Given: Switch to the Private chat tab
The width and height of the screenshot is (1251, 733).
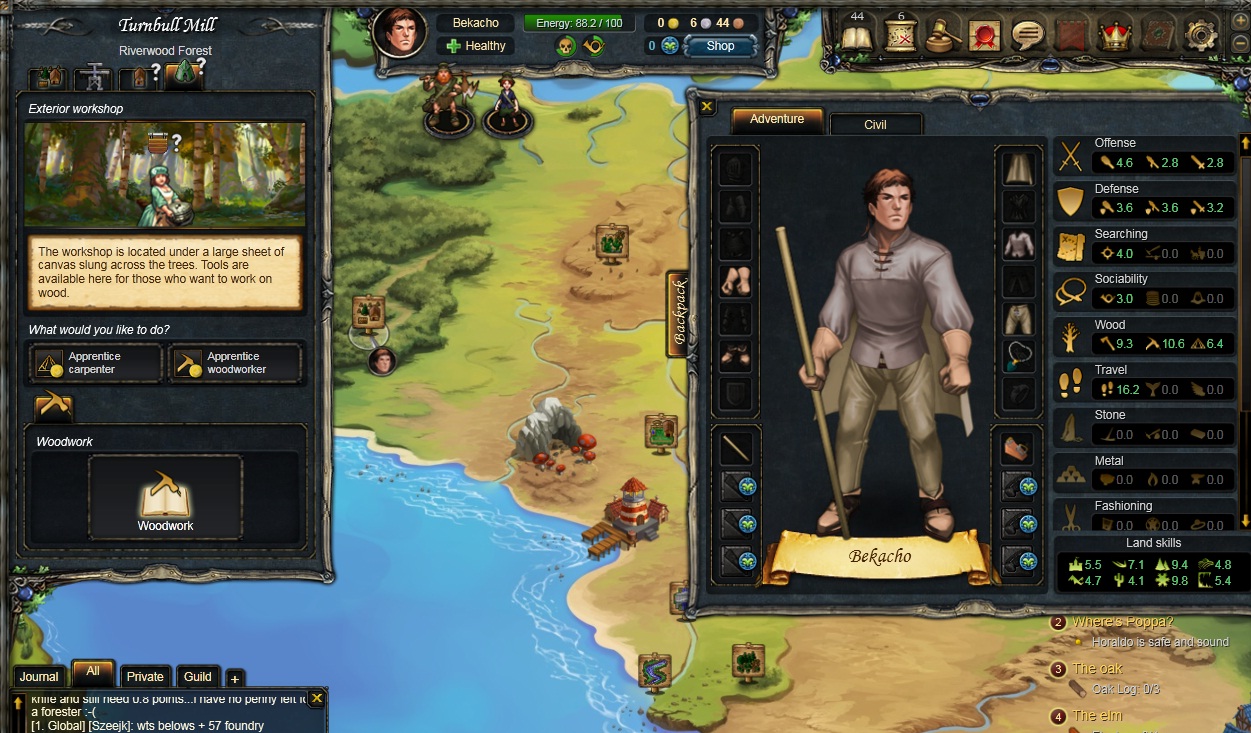Looking at the screenshot, I should [145, 677].
